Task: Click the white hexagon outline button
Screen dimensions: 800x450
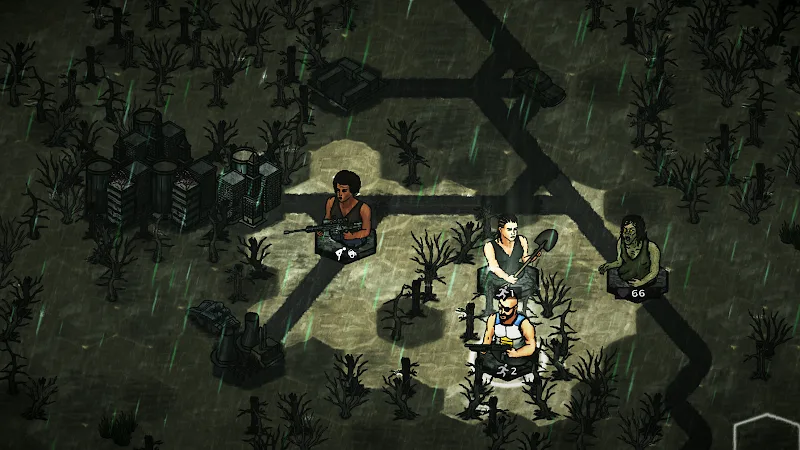Action: (x=768, y=432)
